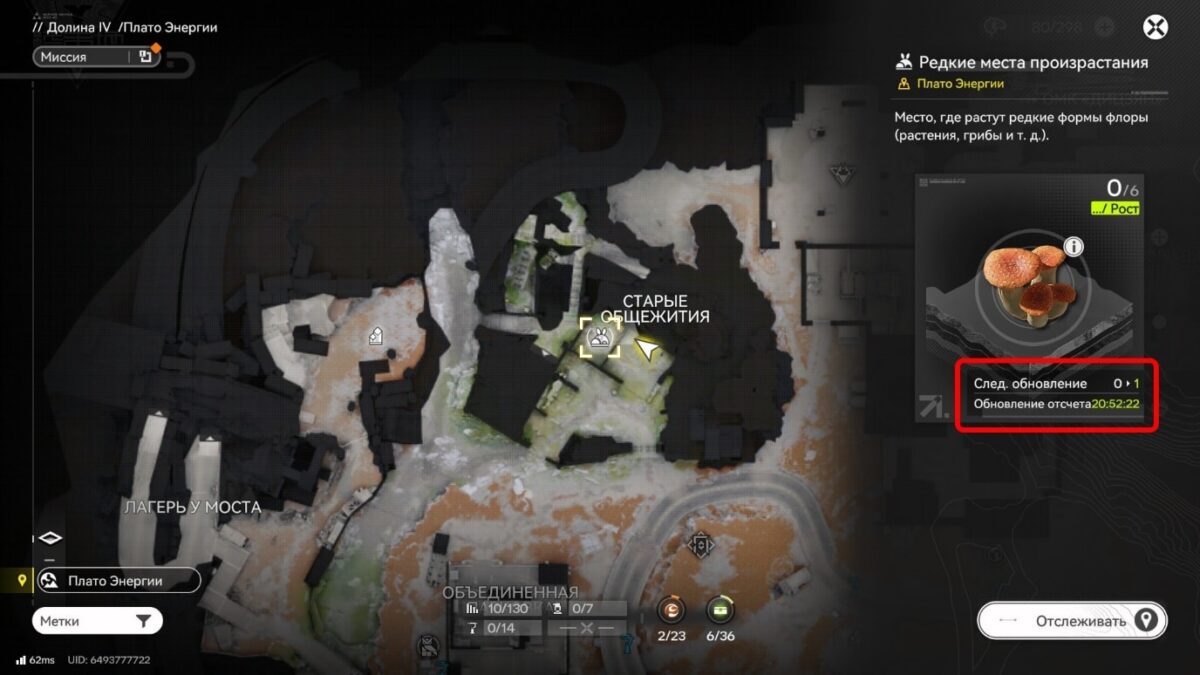Select the treasure chest counter icon

(x=720, y=609)
